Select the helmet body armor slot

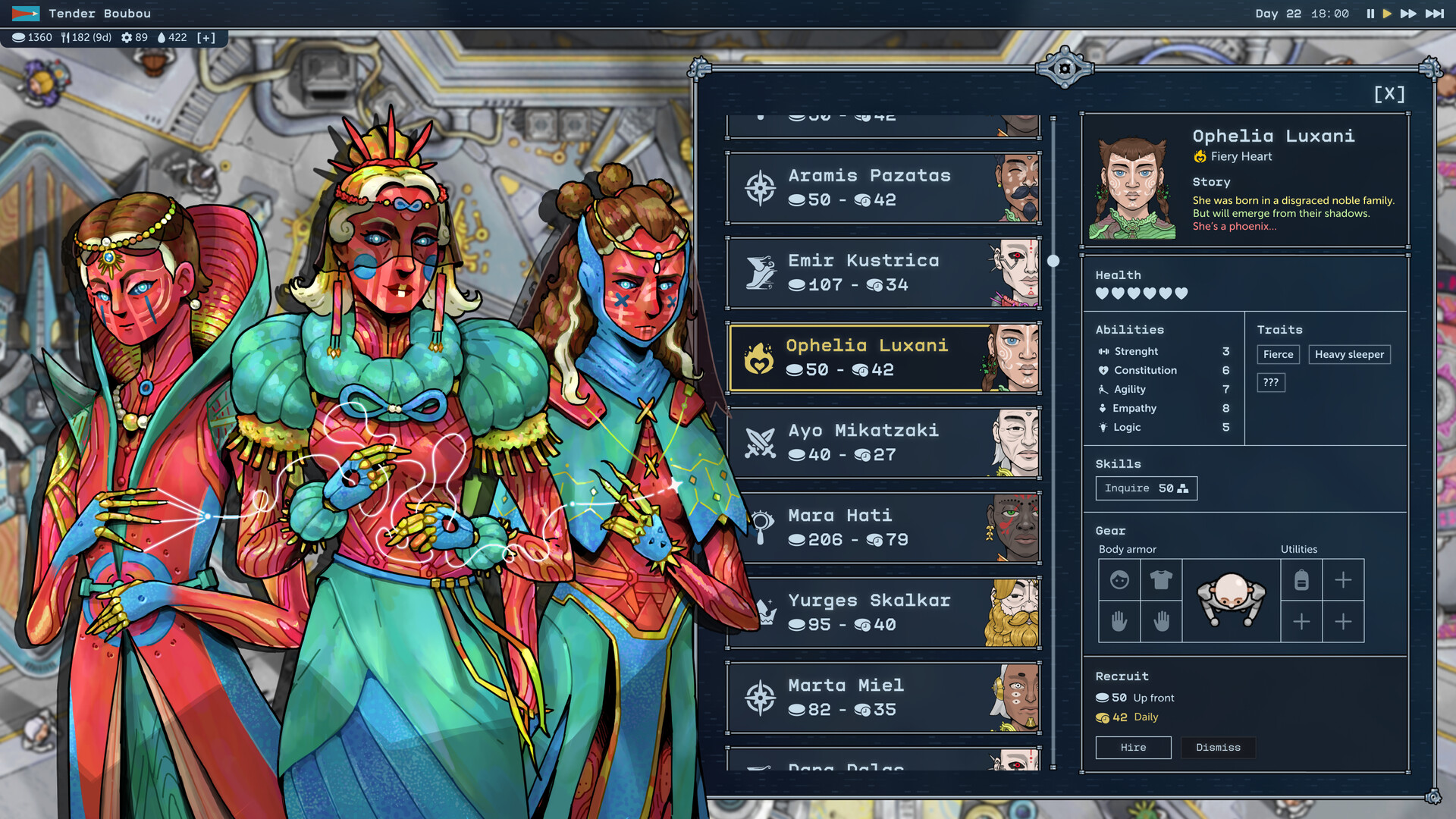pos(1120,580)
